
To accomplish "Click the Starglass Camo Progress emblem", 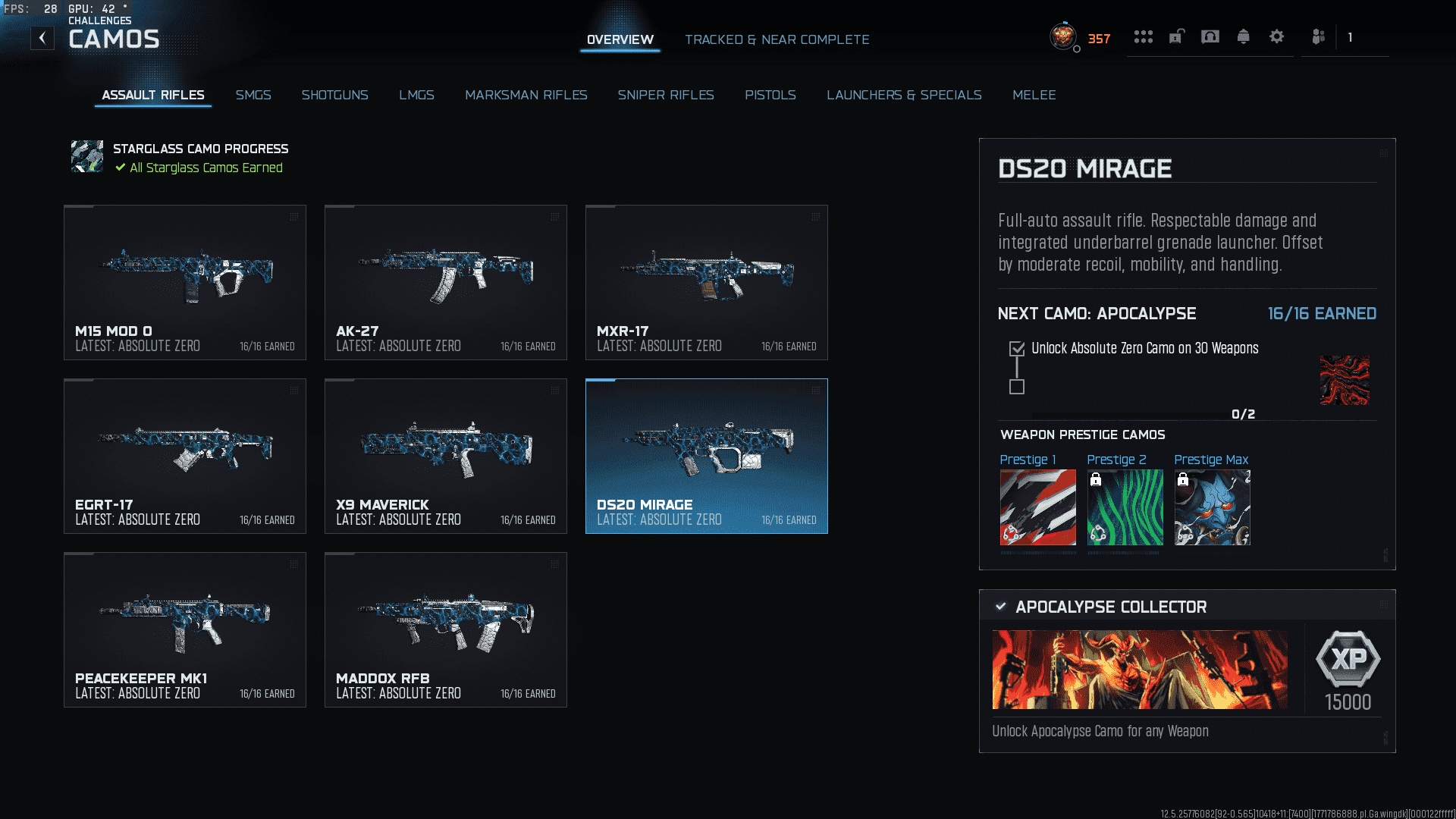I will 87,157.
